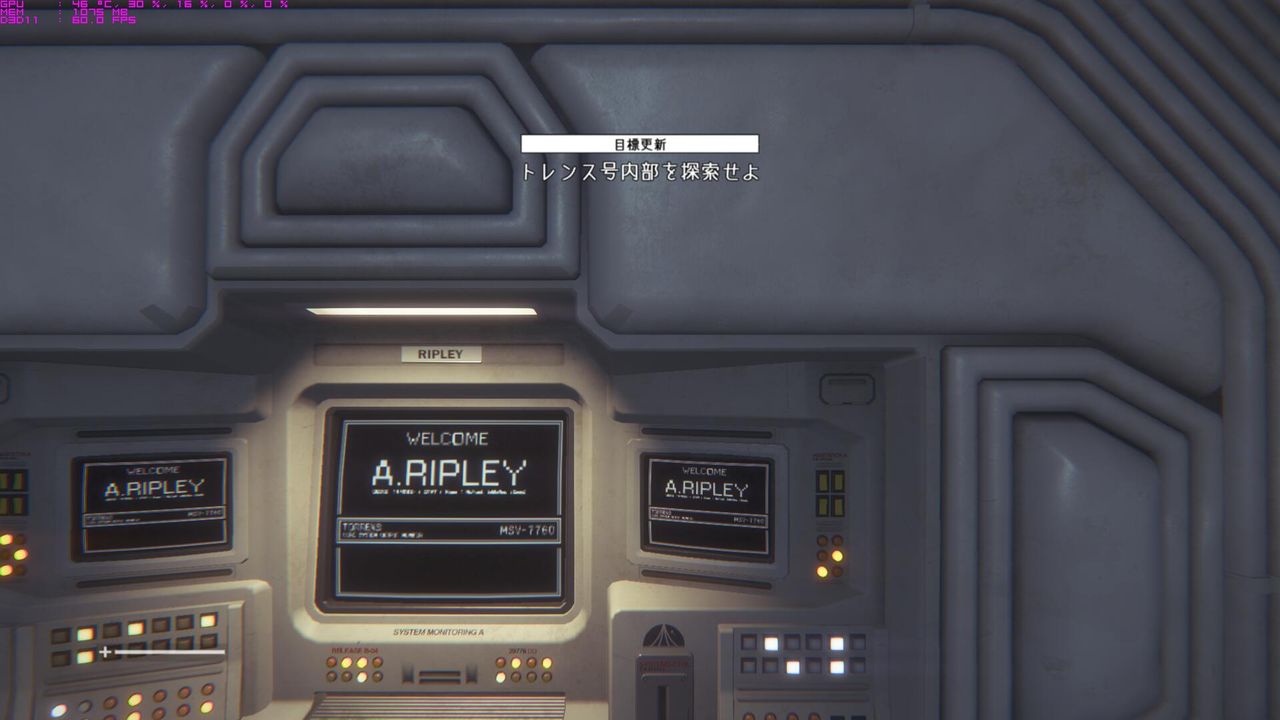Screen dimensions: 1280x720
Task: Toggle the glowing yellow button beside the right monitor
Action: pos(839,556)
